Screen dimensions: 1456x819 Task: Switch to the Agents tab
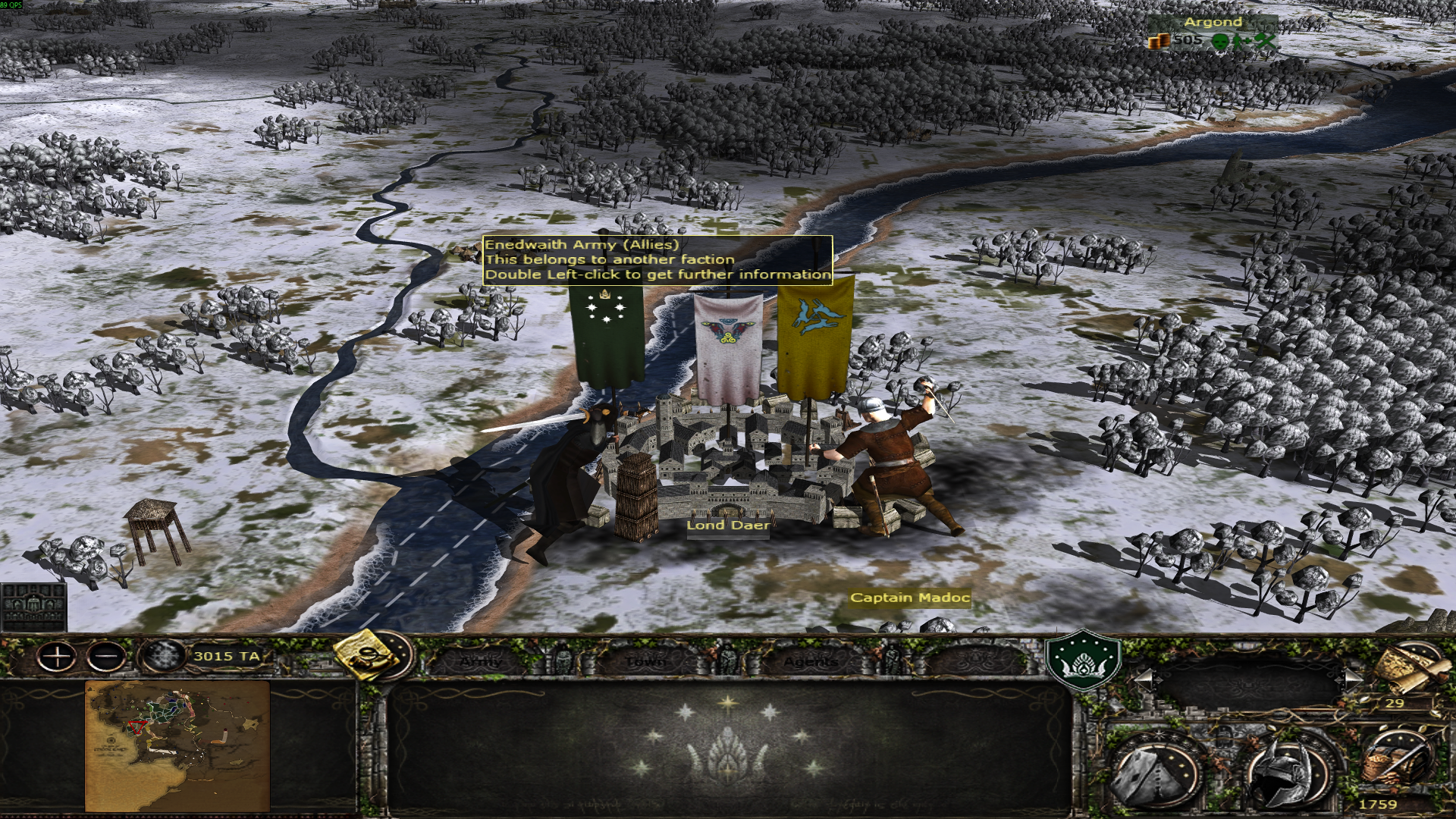811,661
